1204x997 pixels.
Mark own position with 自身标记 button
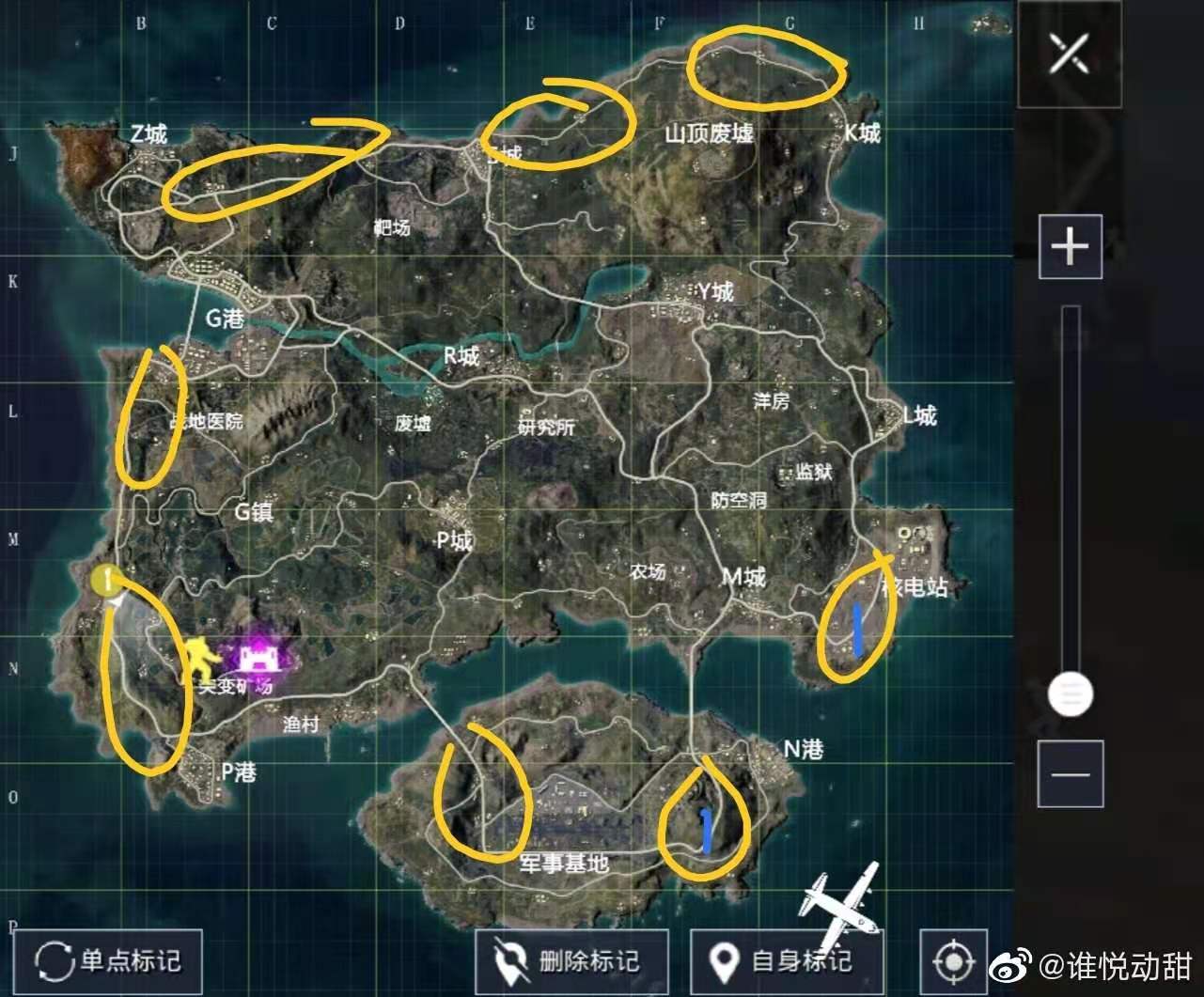(x=785, y=960)
